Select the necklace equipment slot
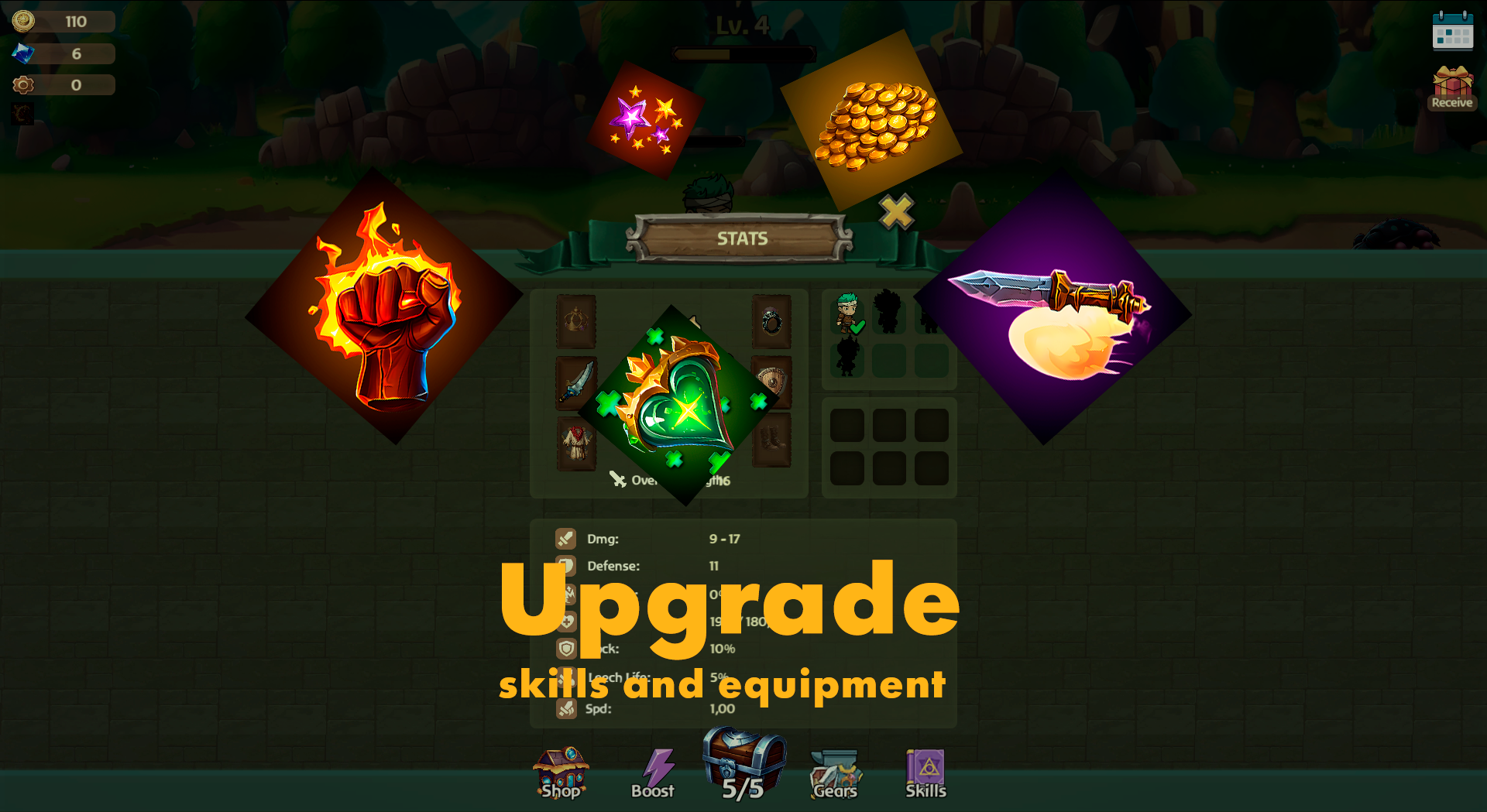This screenshot has width=1487, height=812. [x=576, y=321]
